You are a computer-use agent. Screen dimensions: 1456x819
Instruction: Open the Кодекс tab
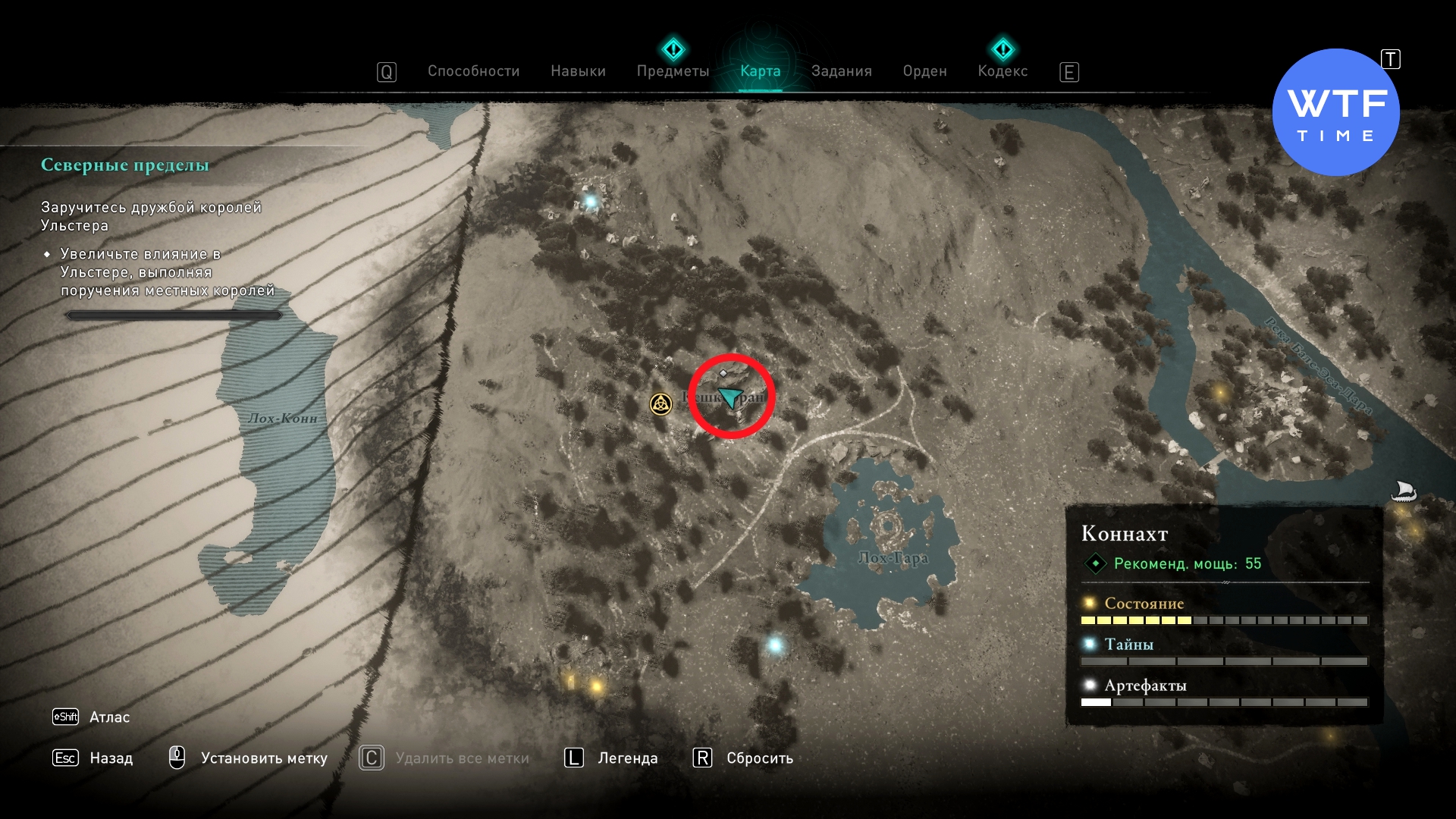tap(1003, 71)
